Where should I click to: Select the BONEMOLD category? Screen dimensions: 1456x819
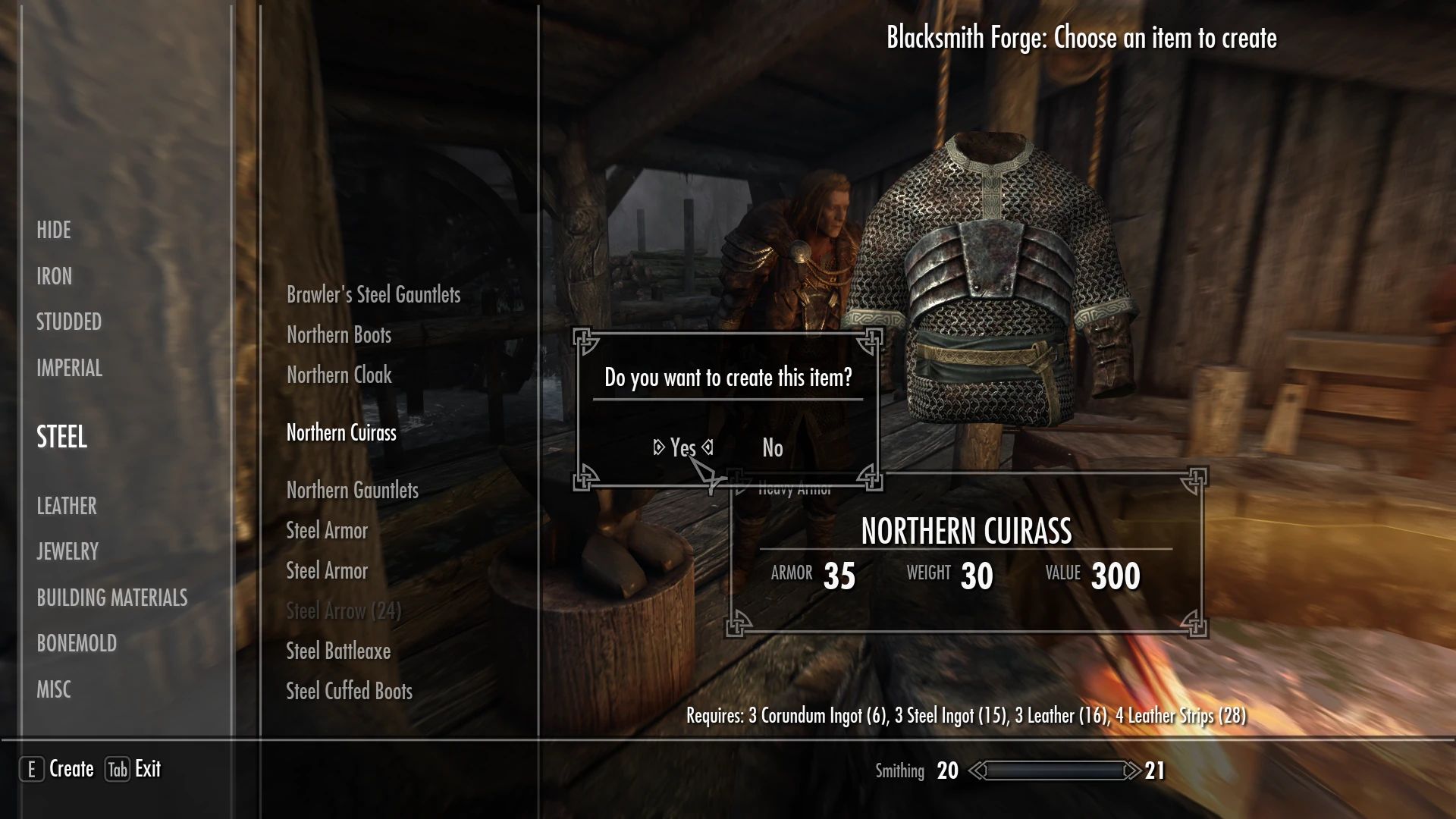77,643
